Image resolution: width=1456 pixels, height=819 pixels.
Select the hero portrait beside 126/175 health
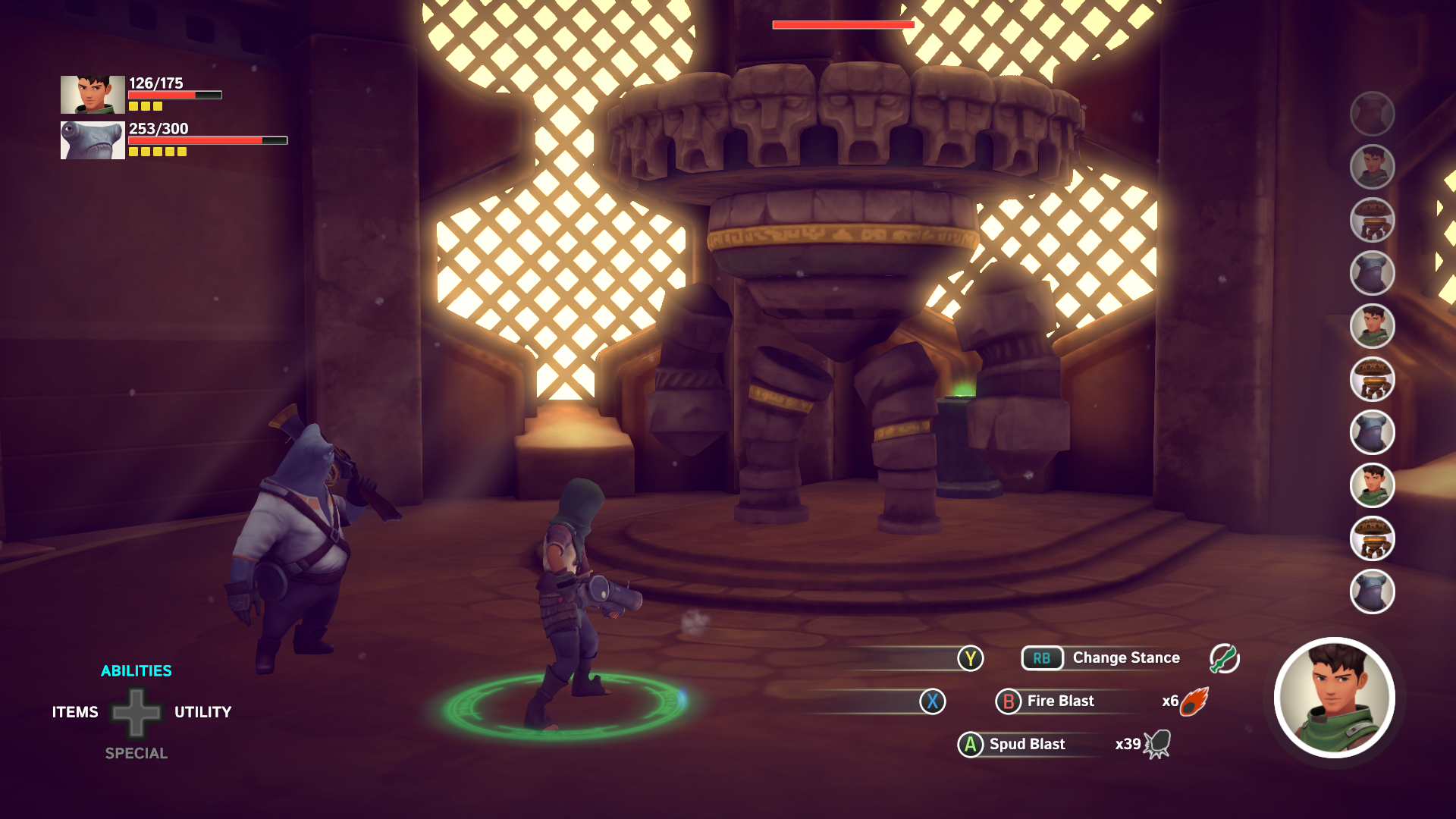click(x=93, y=95)
